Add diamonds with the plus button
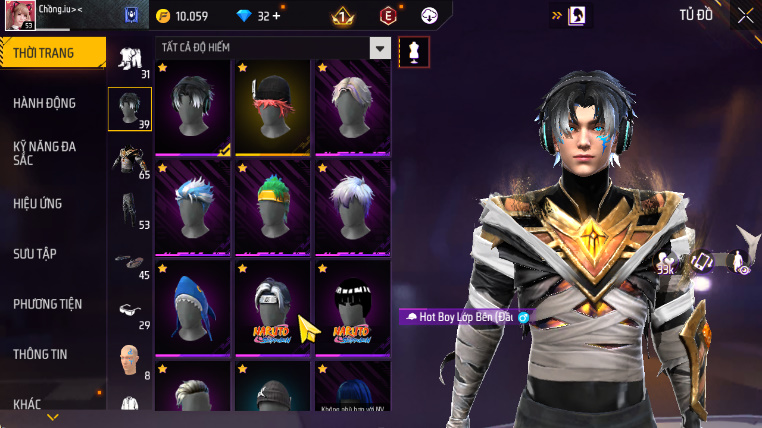Image resolution: width=762 pixels, height=428 pixels. [276, 16]
